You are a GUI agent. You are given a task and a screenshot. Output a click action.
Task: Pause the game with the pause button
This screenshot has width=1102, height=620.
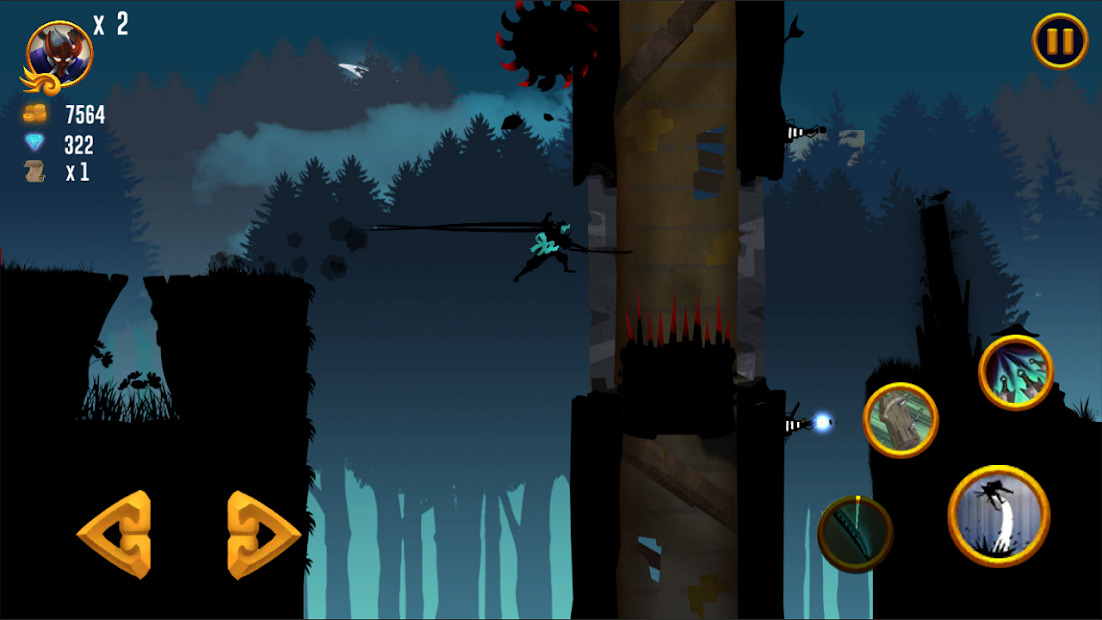(1060, 41)
